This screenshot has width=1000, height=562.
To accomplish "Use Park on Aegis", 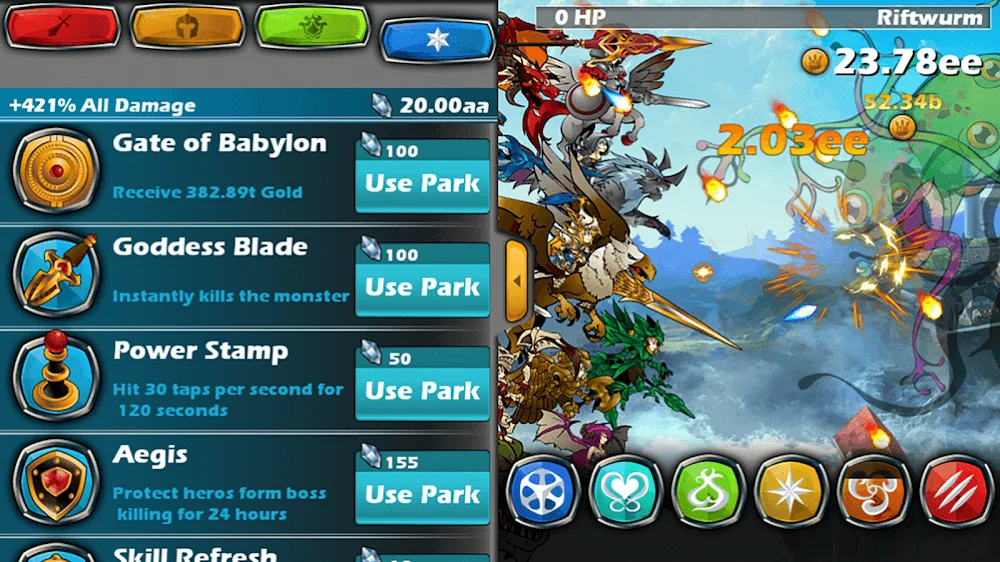I will pyautogui.click(x=422, y=494).
